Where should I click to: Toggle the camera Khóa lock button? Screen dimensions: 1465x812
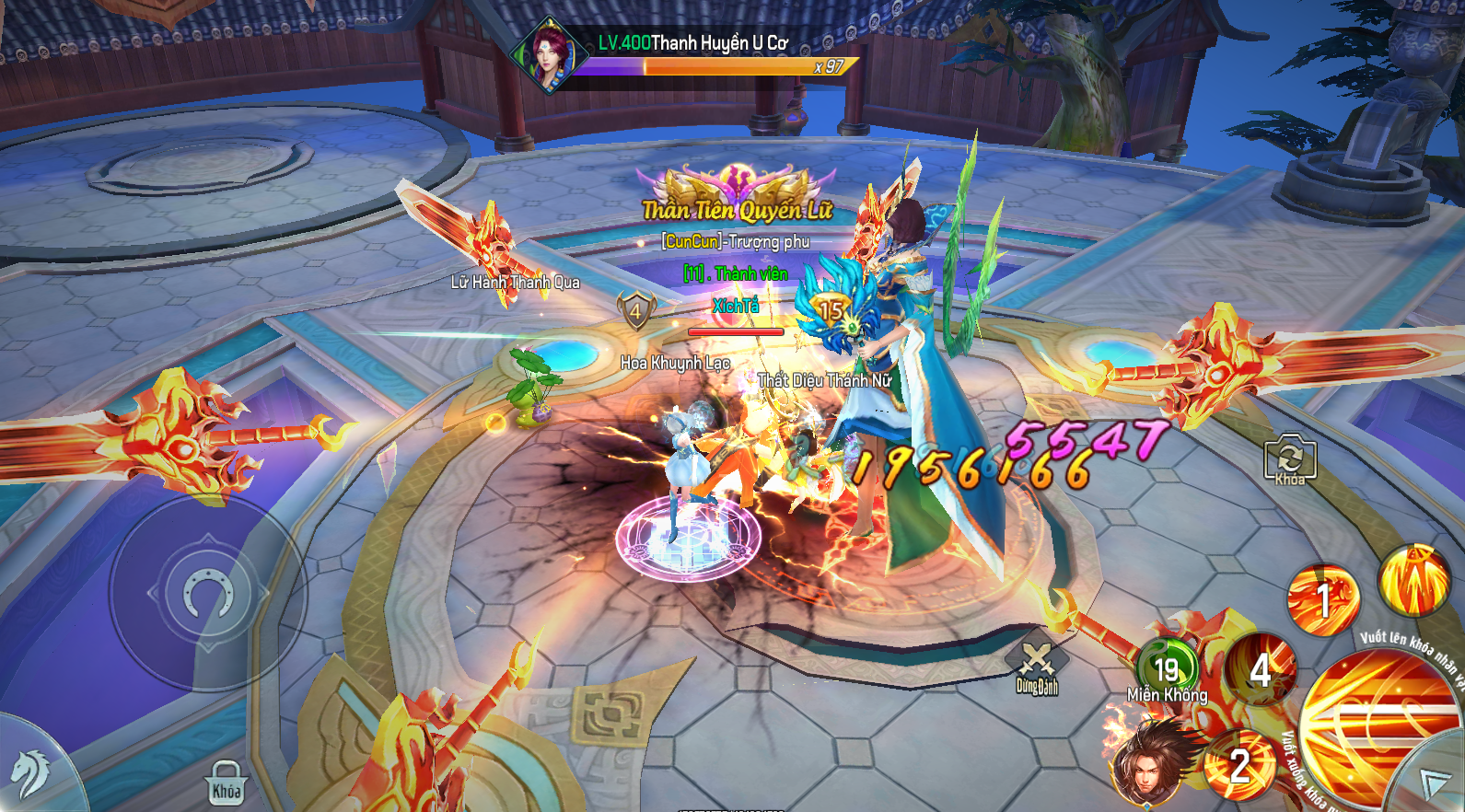pyautogui.click(x=1289, y=458)
